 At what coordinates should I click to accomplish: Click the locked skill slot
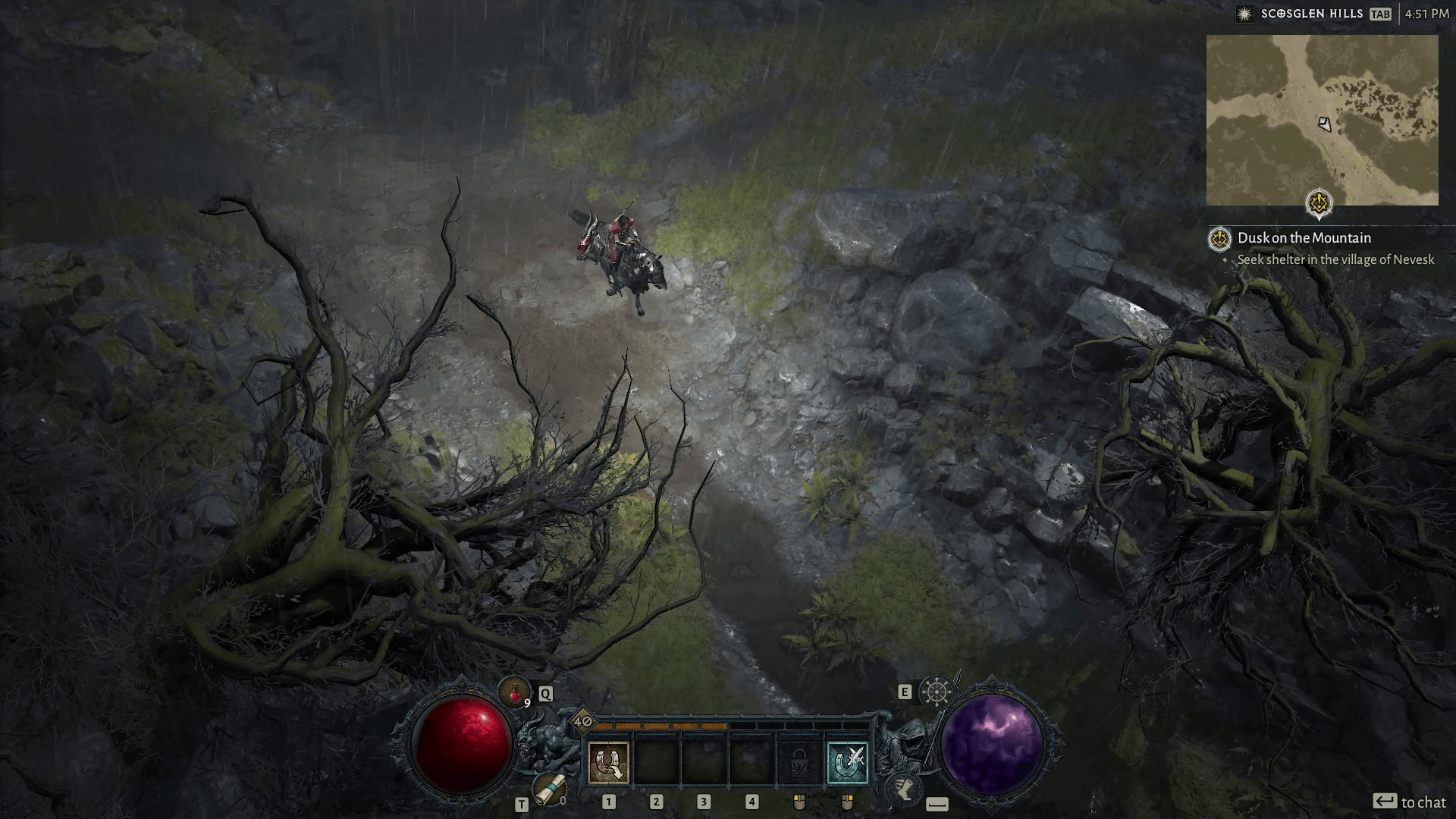pos(799,762)
